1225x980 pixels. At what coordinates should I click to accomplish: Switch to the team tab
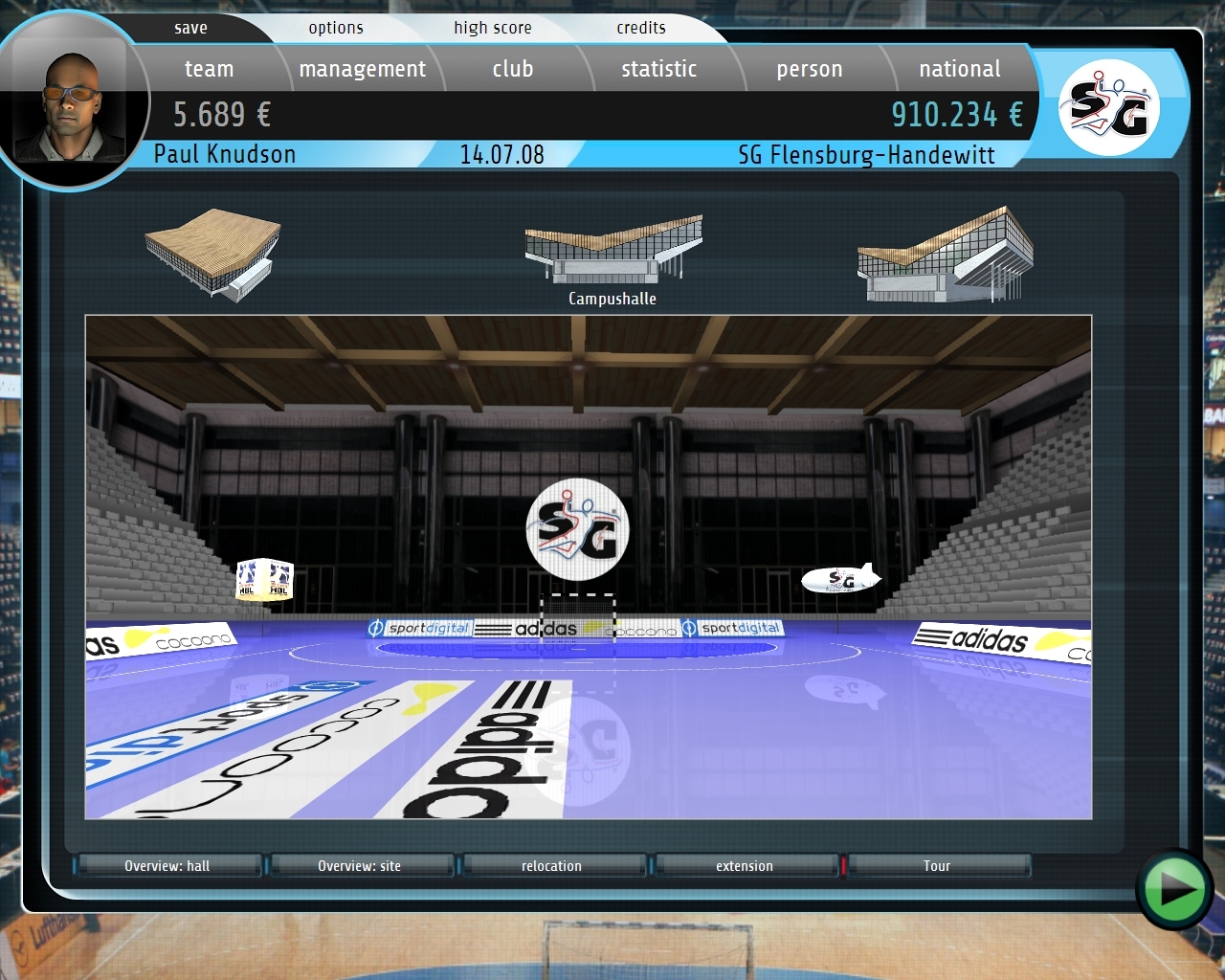pyautogui.click(x=209, y=69)
